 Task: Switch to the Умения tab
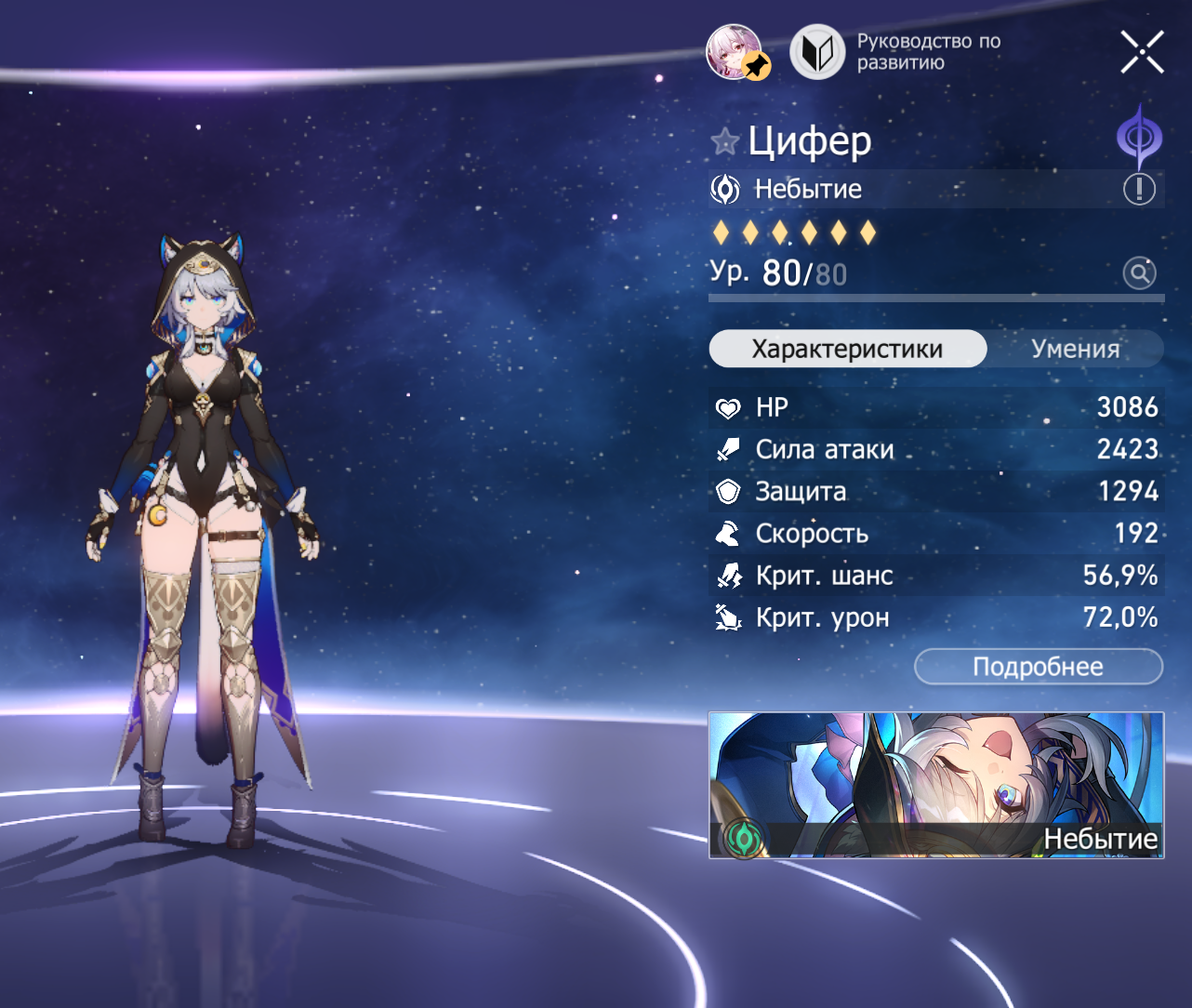tap(1075, 349)
